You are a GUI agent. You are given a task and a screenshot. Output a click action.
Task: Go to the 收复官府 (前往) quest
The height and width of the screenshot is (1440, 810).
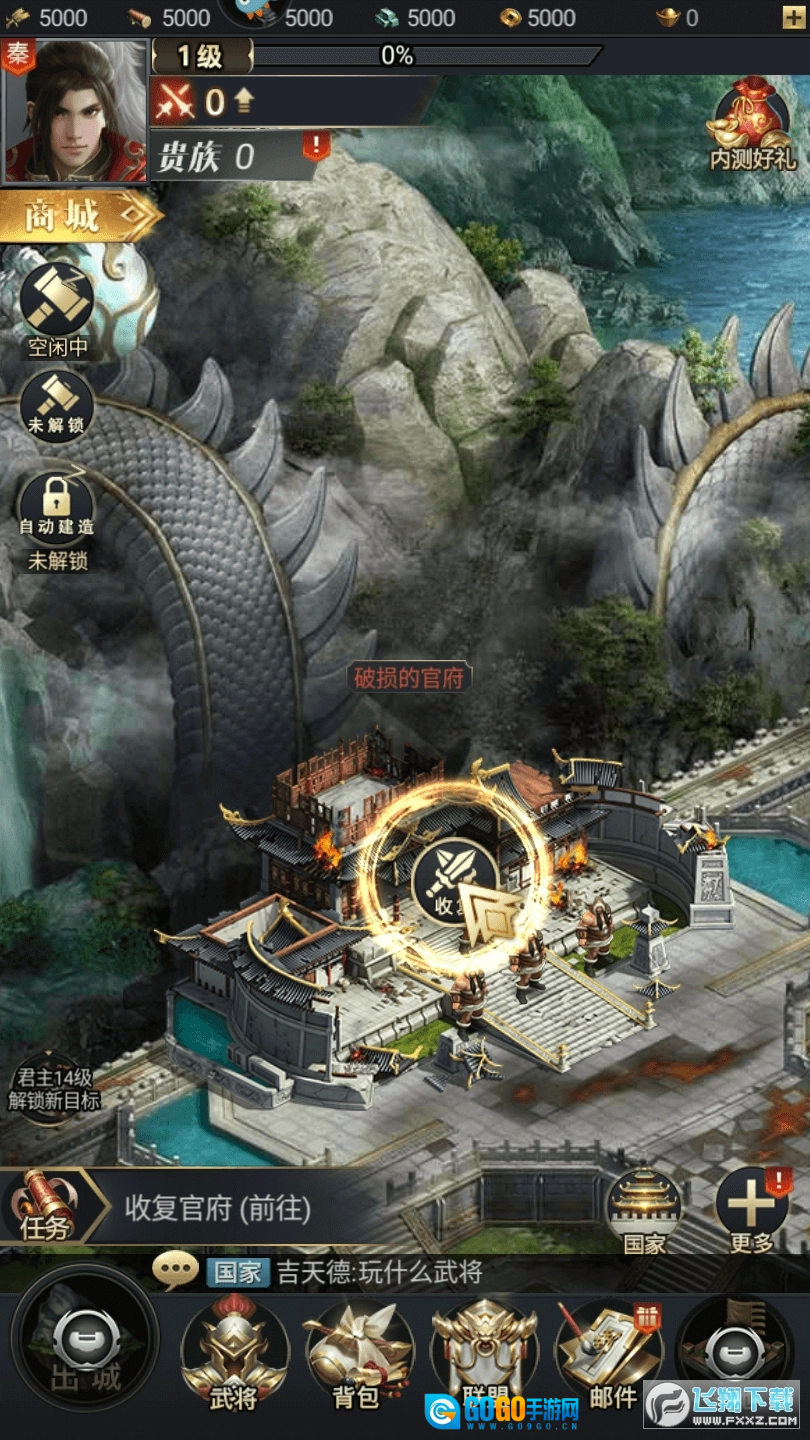218,1208
